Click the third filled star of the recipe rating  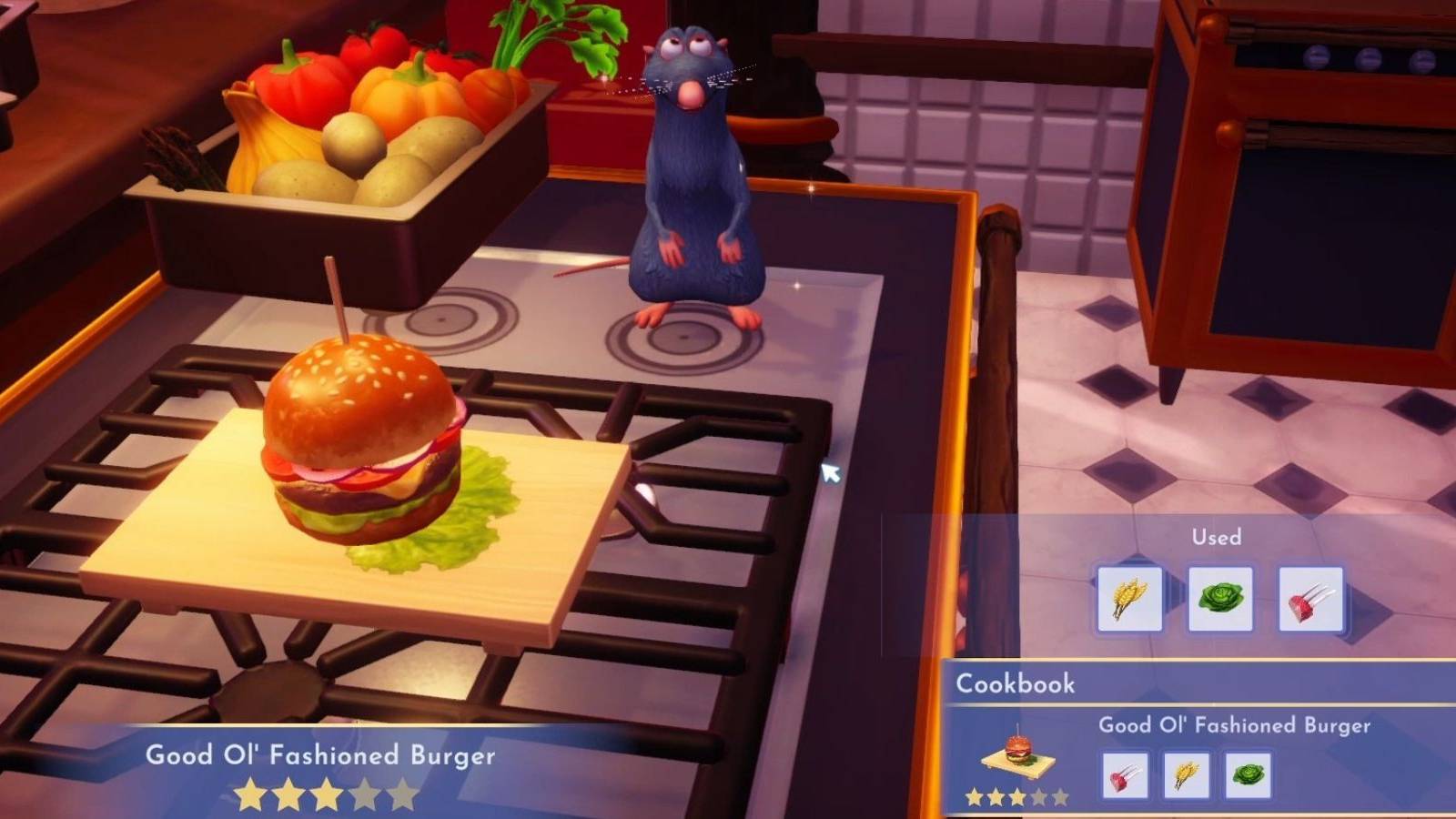pyautogui.click(x=329, y=793)
